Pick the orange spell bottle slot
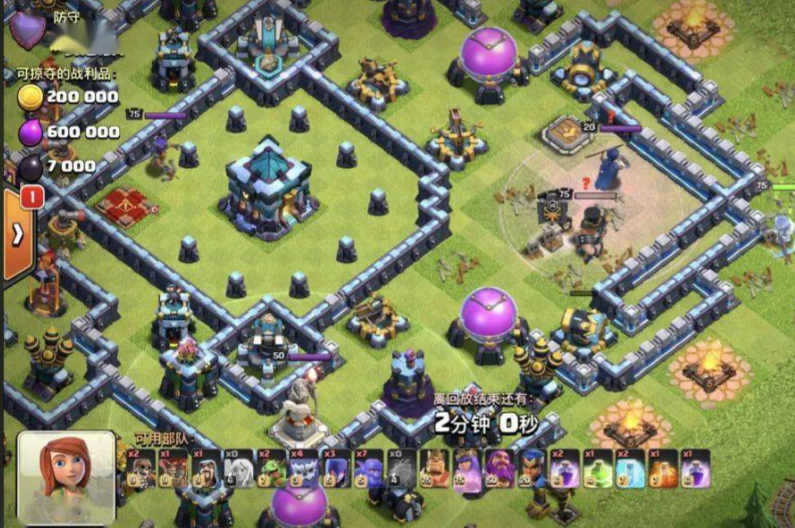This screenshot has width=795, height=528. (x=662, y=468)
